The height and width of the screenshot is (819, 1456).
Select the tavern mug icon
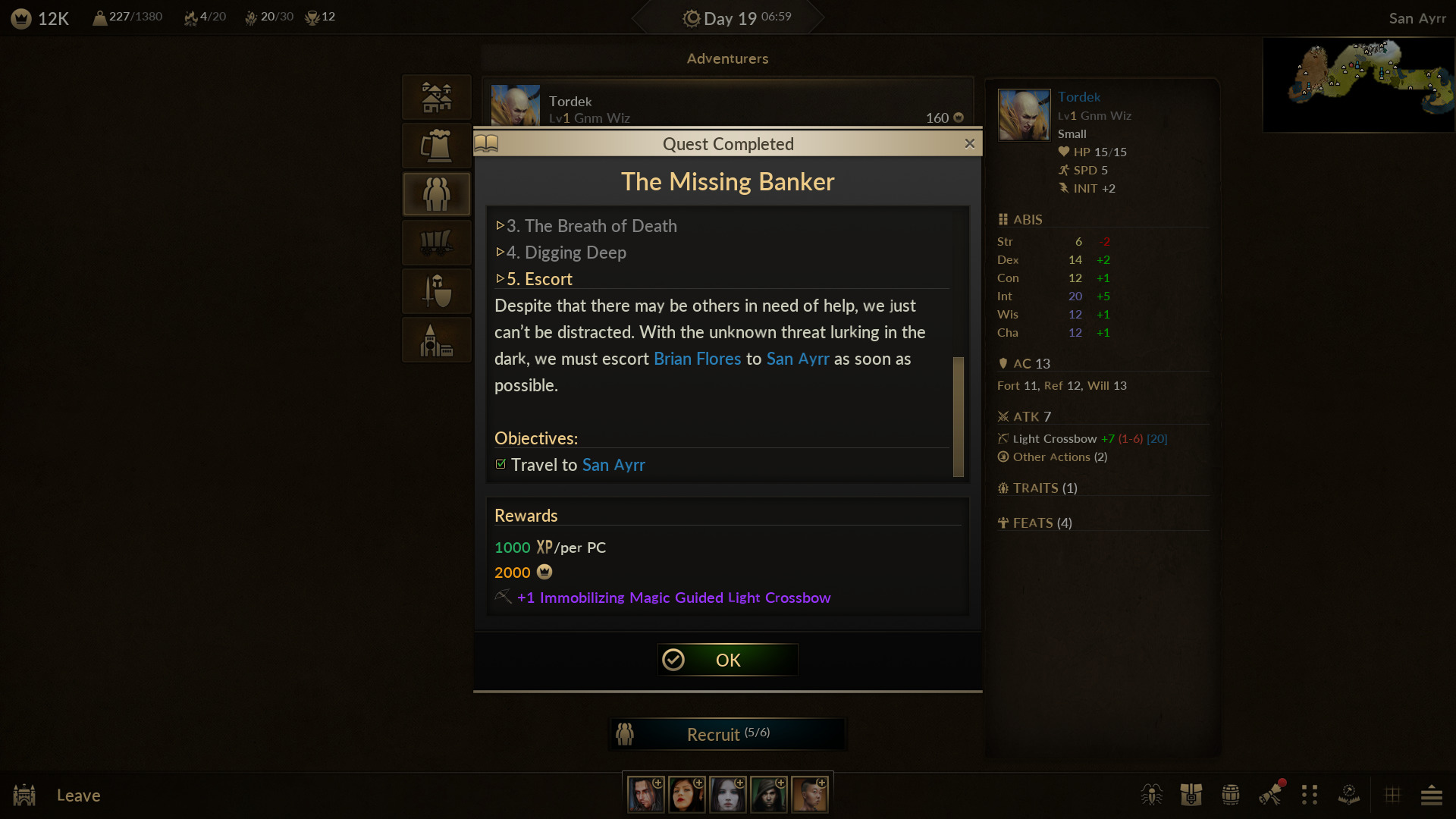pos(436,146)
